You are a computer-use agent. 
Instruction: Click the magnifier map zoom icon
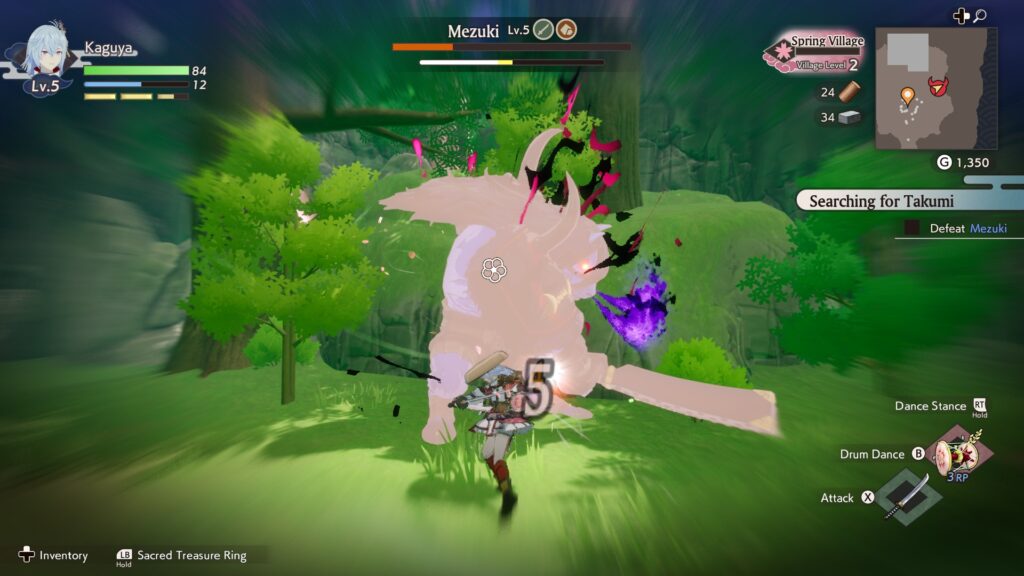(980, 16)
